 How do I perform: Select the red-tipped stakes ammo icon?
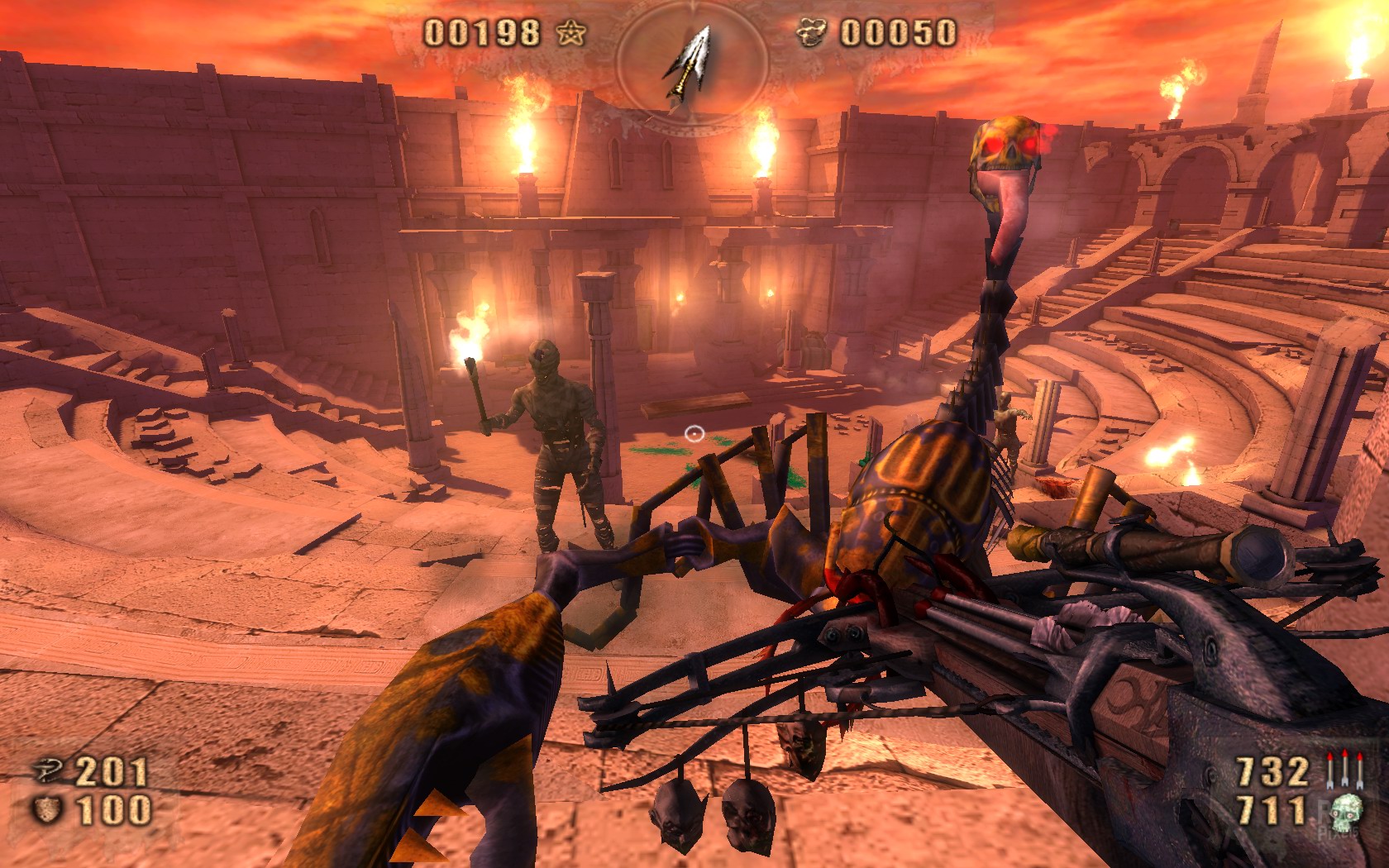[1344, 770]
